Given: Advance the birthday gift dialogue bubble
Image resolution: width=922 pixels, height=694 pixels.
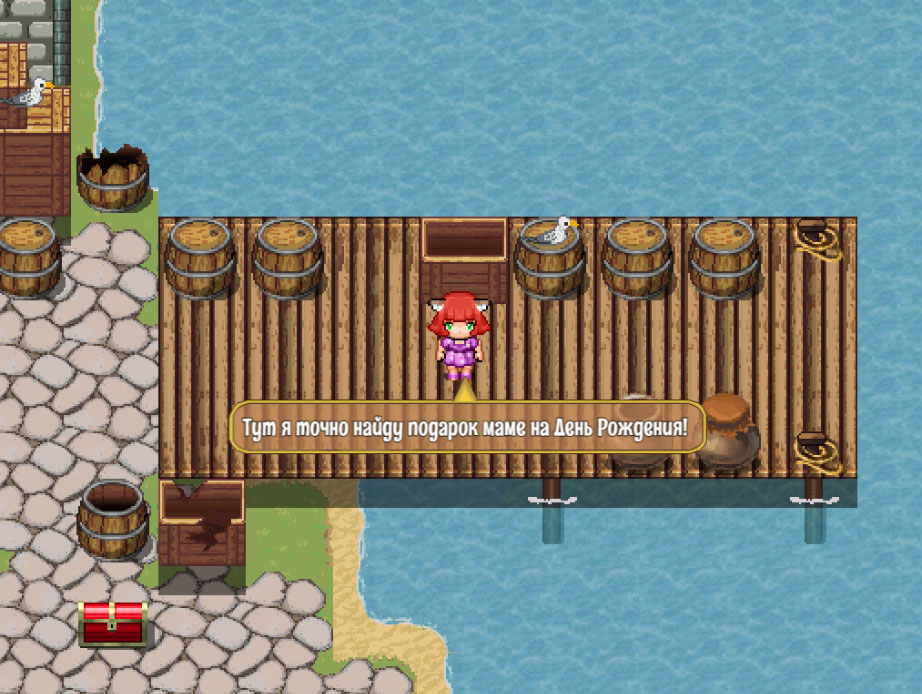Looking at the screenshot, I should tap(468, 428).
